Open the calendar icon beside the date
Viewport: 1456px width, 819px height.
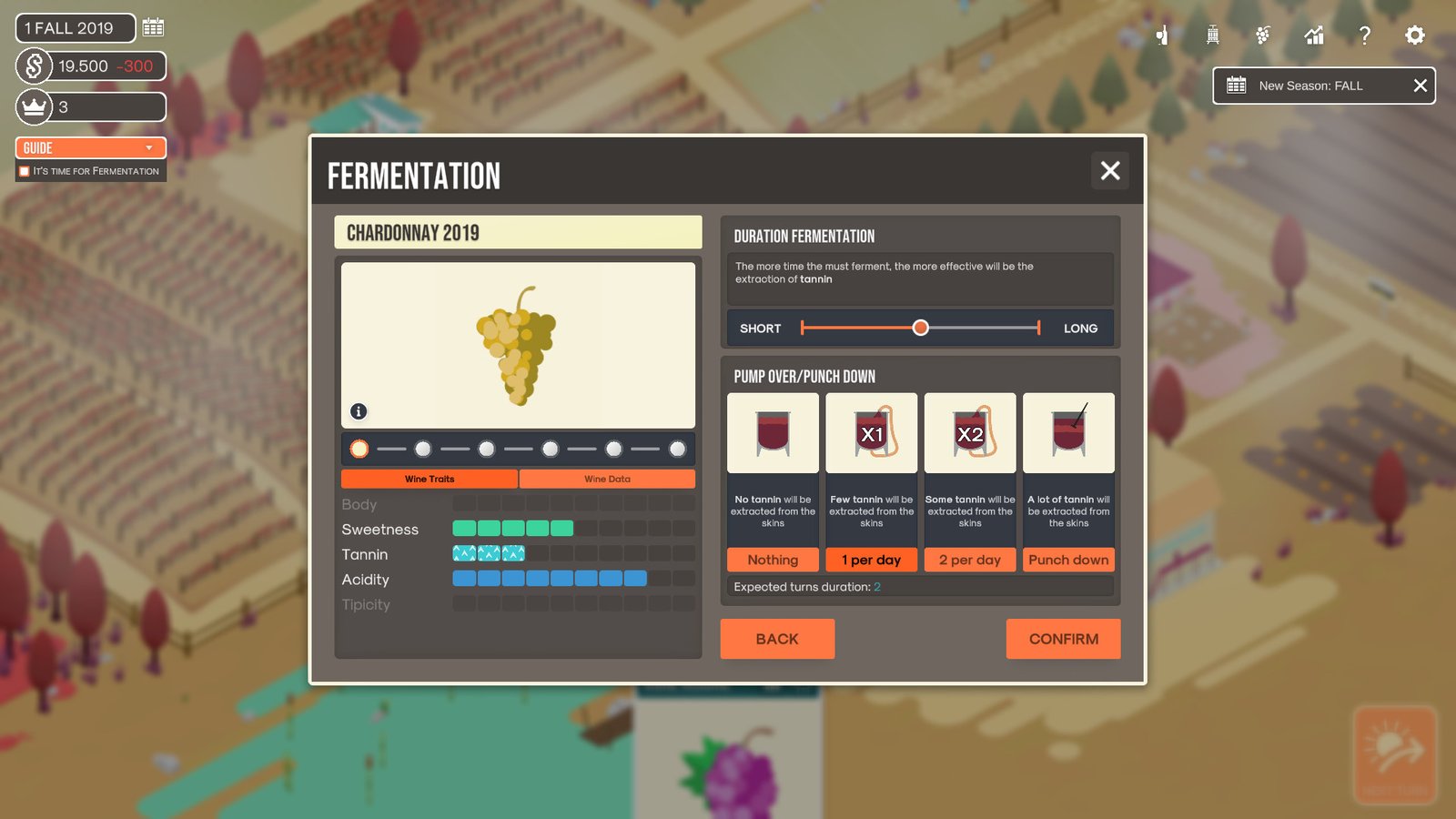click(x=152, y=27)
